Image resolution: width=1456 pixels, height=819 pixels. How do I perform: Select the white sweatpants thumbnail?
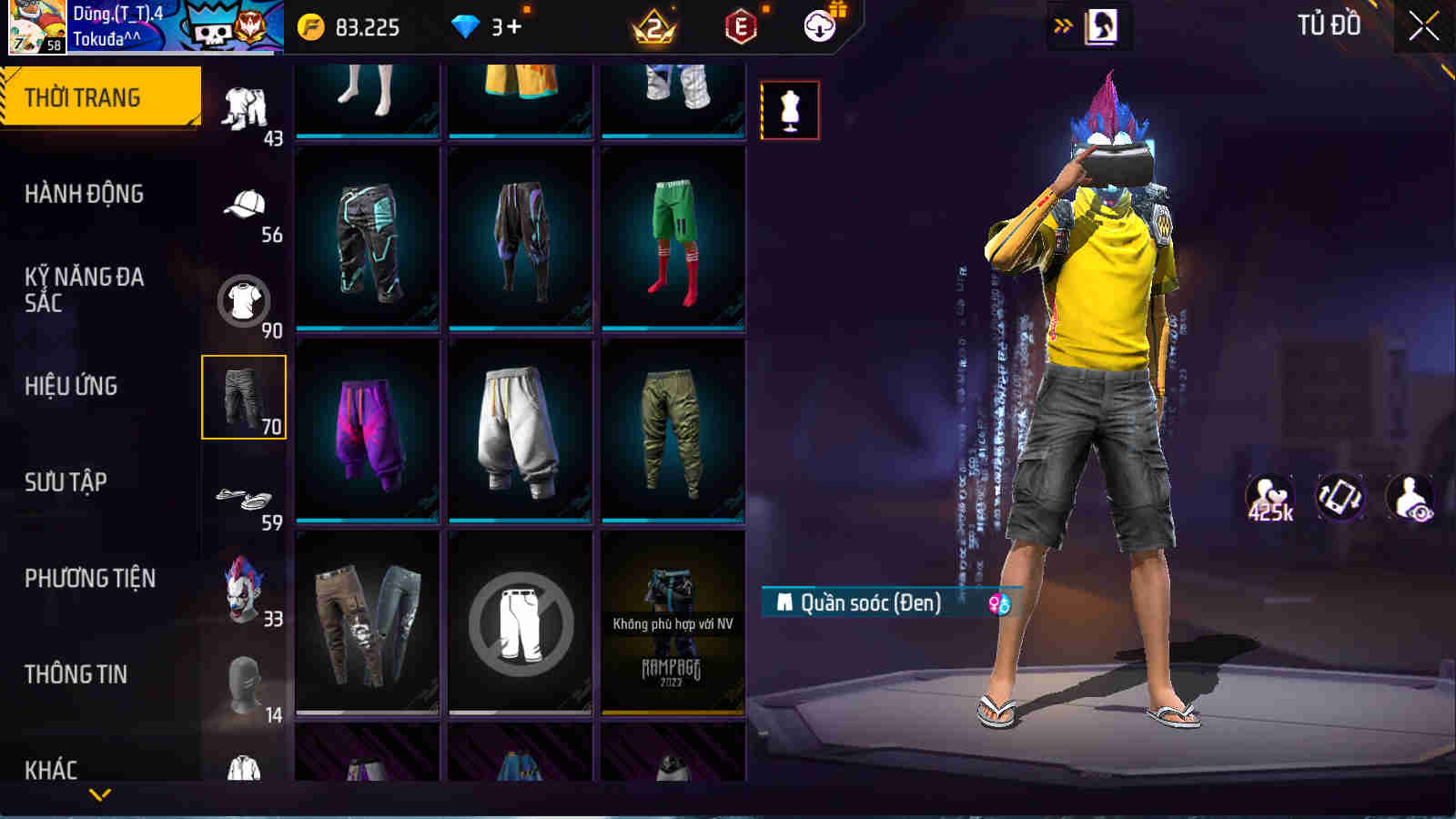click(521, 428)
